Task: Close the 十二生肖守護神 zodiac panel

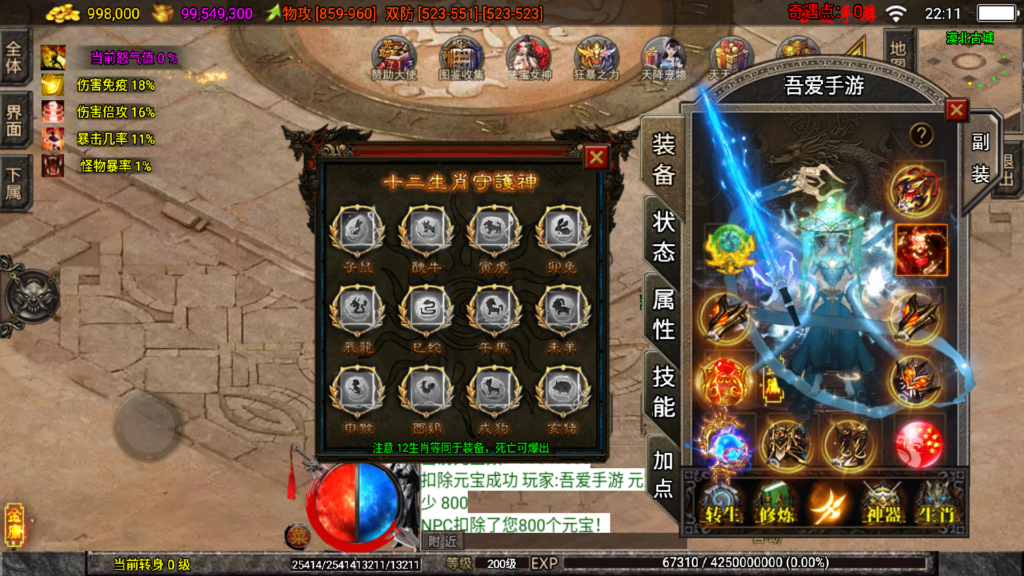Action: [x=596, y=157]
